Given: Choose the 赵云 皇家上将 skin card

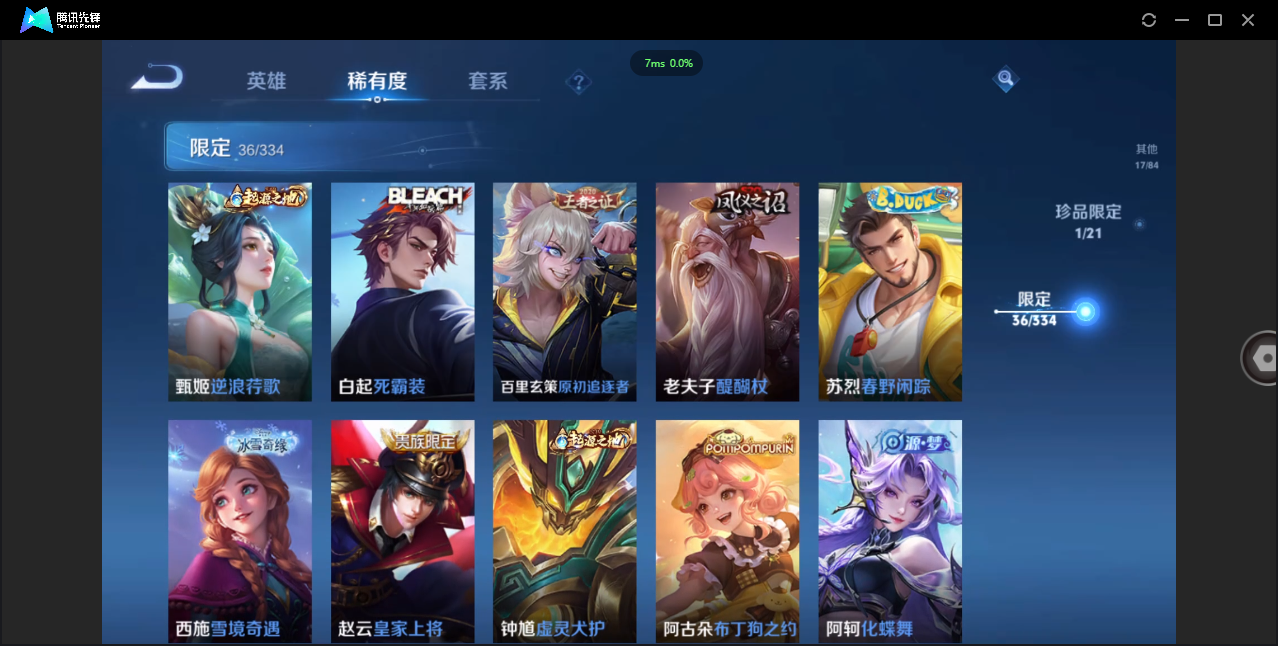Looking at the screenshot, I should click(x=402, y=530).
